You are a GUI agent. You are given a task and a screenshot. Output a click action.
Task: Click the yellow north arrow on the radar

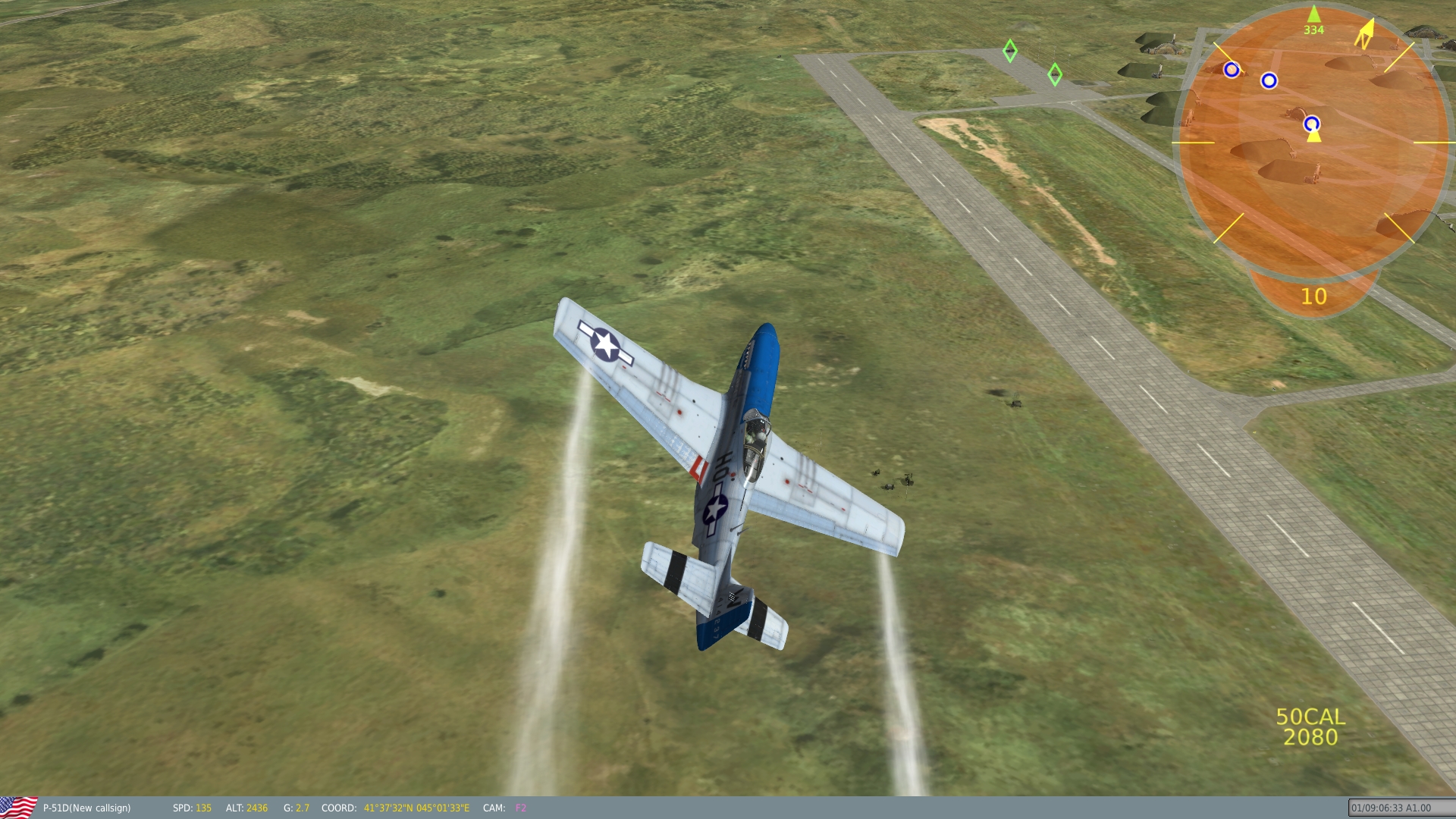pyautogui.click(x=1365, y=34)
